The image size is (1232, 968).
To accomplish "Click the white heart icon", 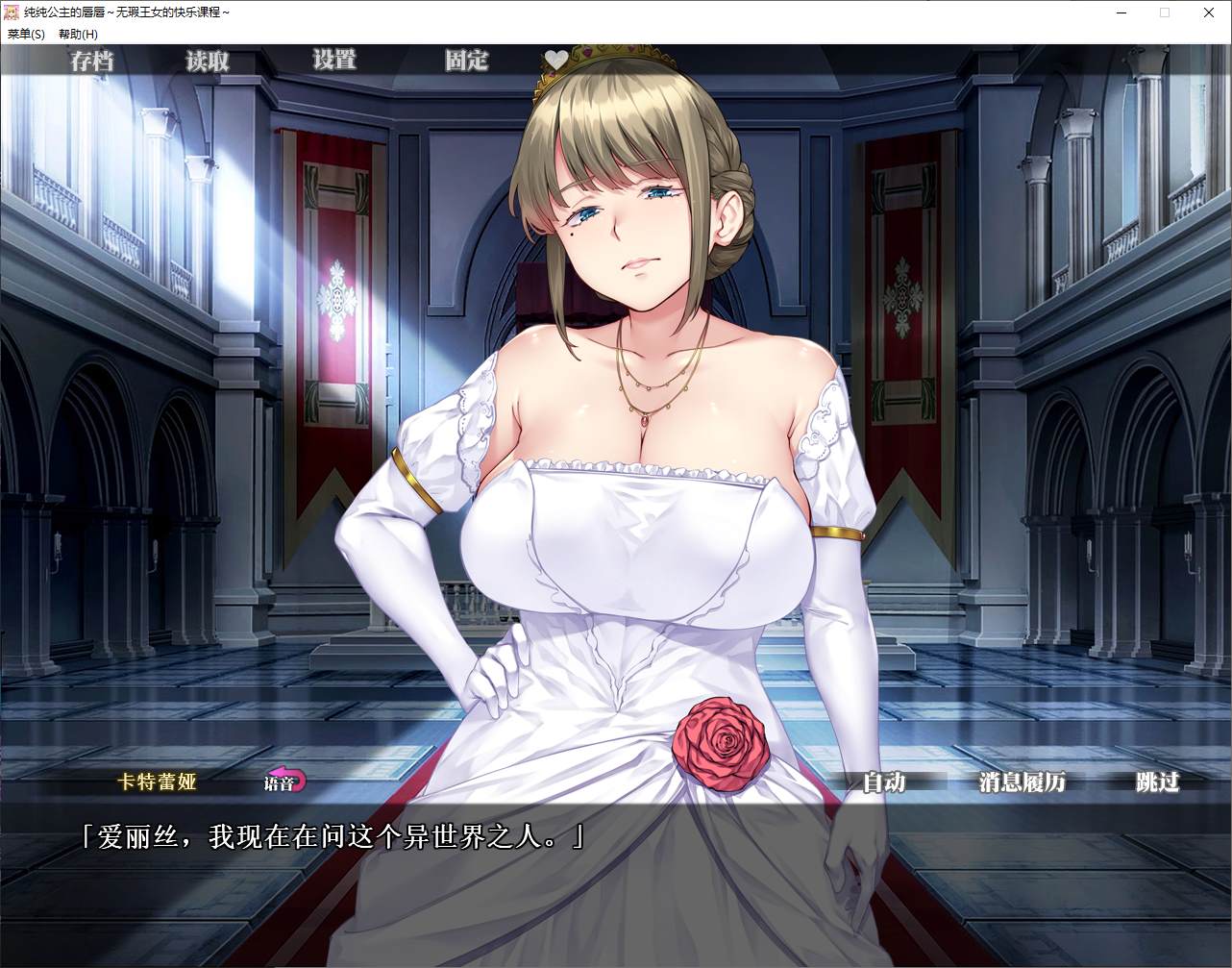I will click(x=556, y=60).
